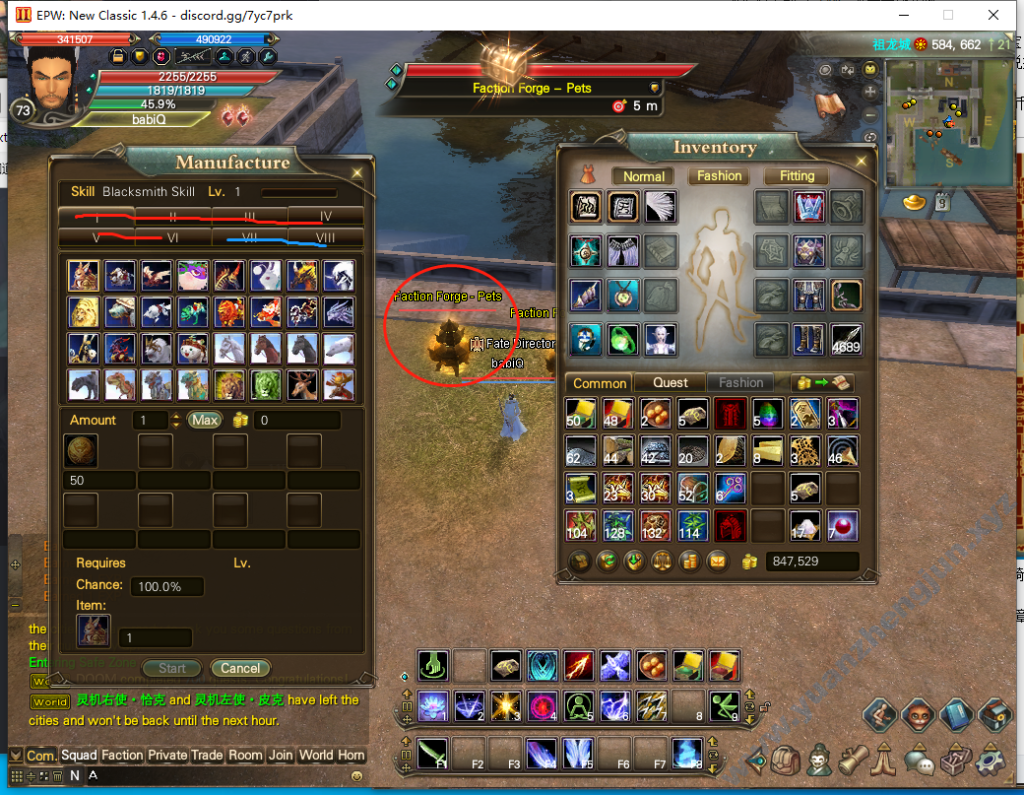The width and height of the screenshot is (1024, 795).
Task: Switch to manufacture tier tab IV
Action: pyautogui.click(x=325, y=216)
